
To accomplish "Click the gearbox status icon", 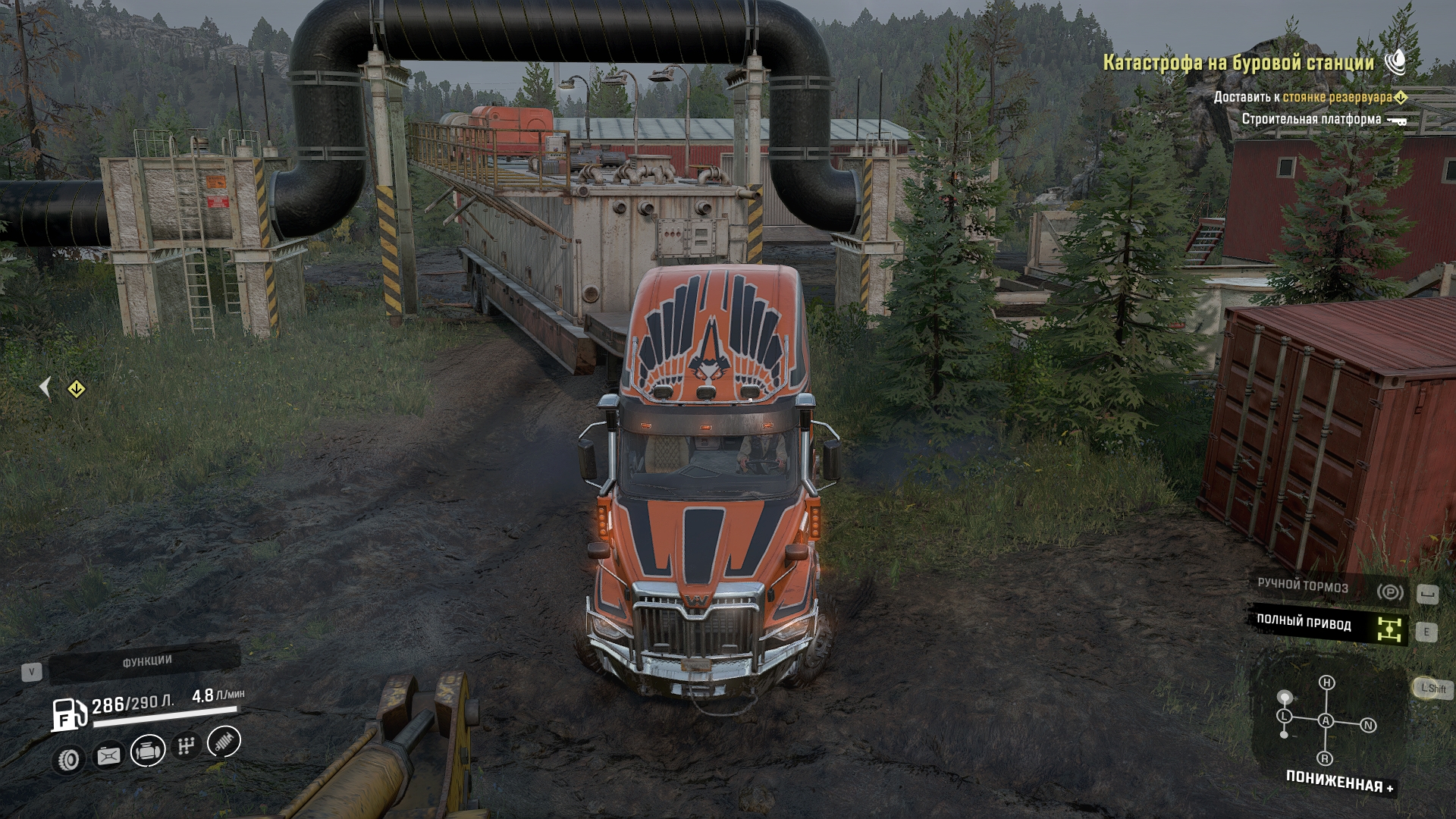I will [x=186, y=746].
